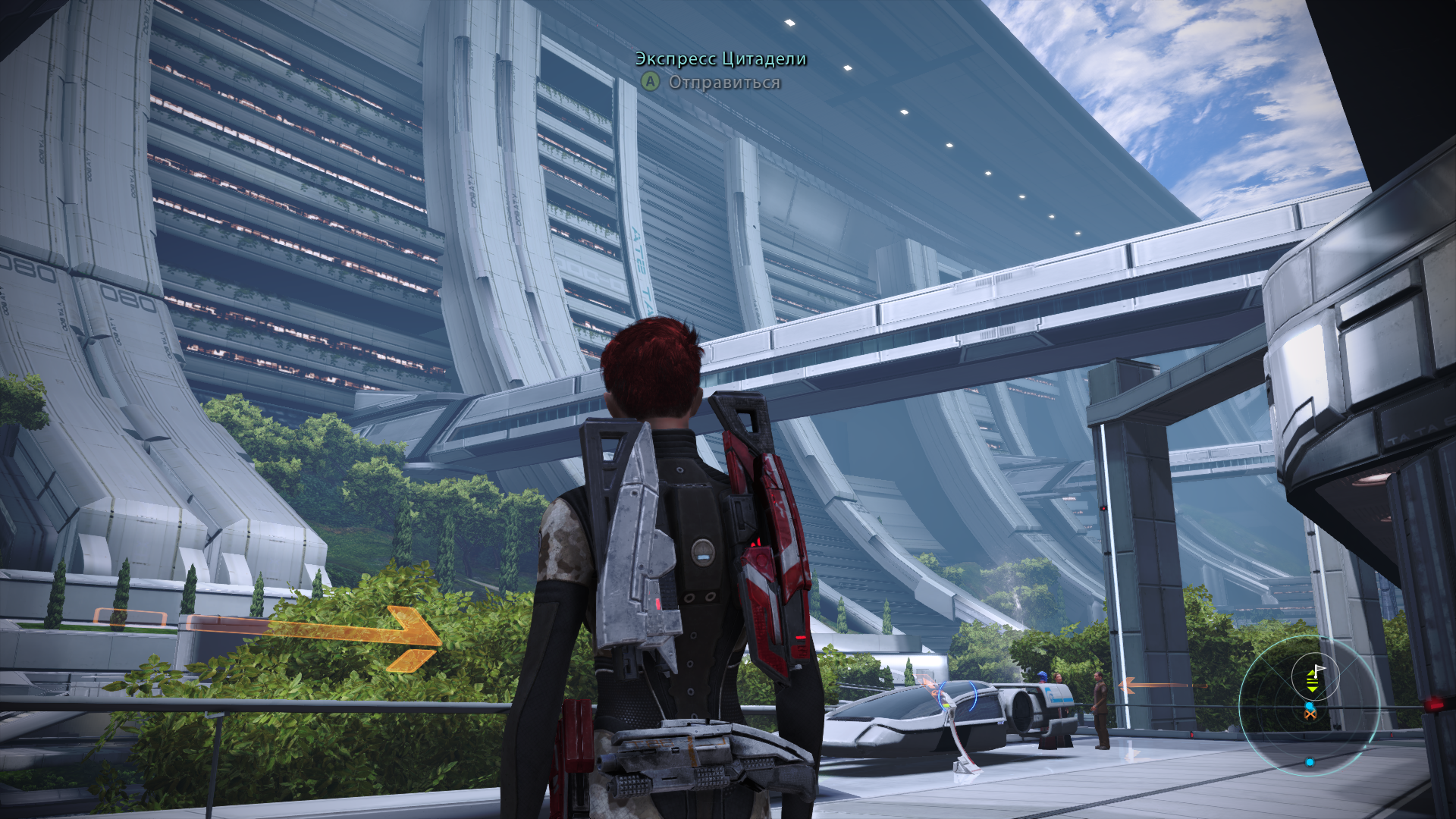Select the Экспресс Цитадели prompt title
This screenshot has height=819, width=1456.
click(x=720, y=59)
